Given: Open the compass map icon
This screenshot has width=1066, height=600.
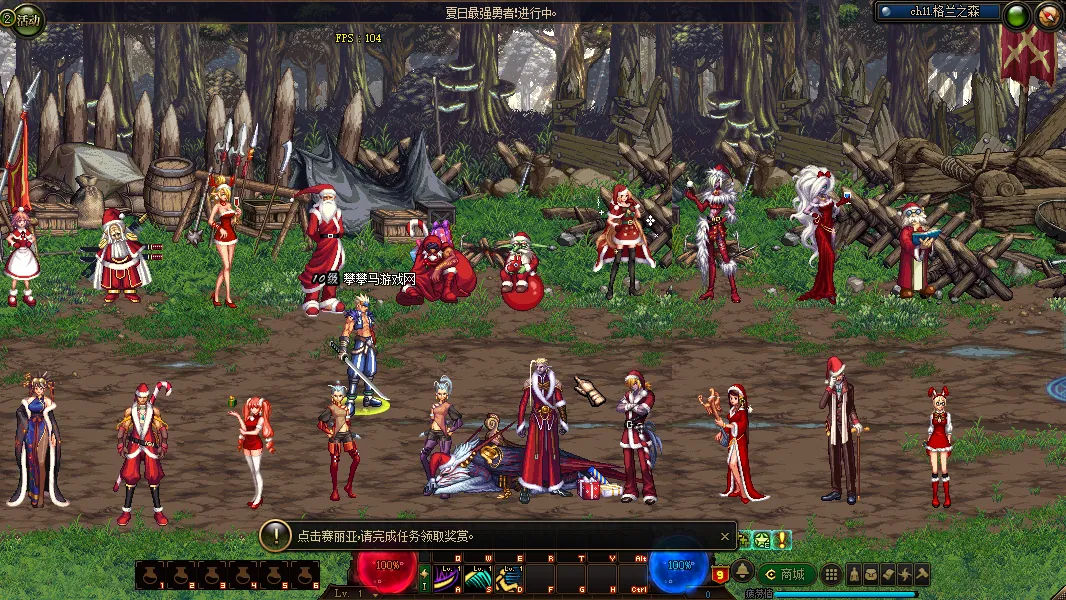Looking at the screenshot, I should (1048, 15).
